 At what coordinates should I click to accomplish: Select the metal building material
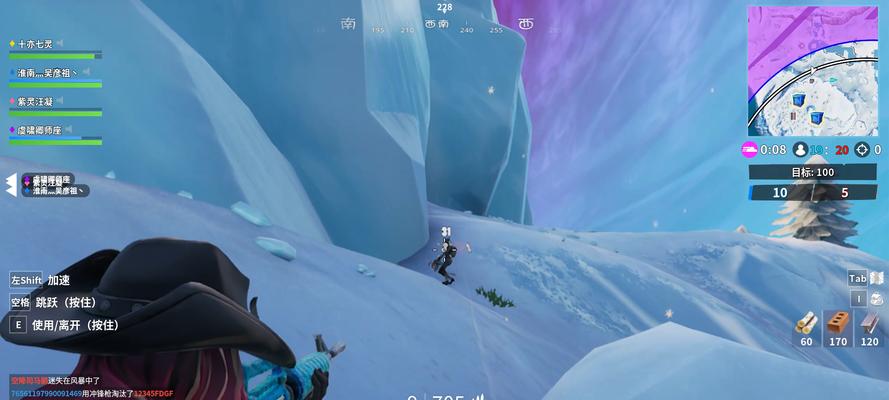[871, 323]
